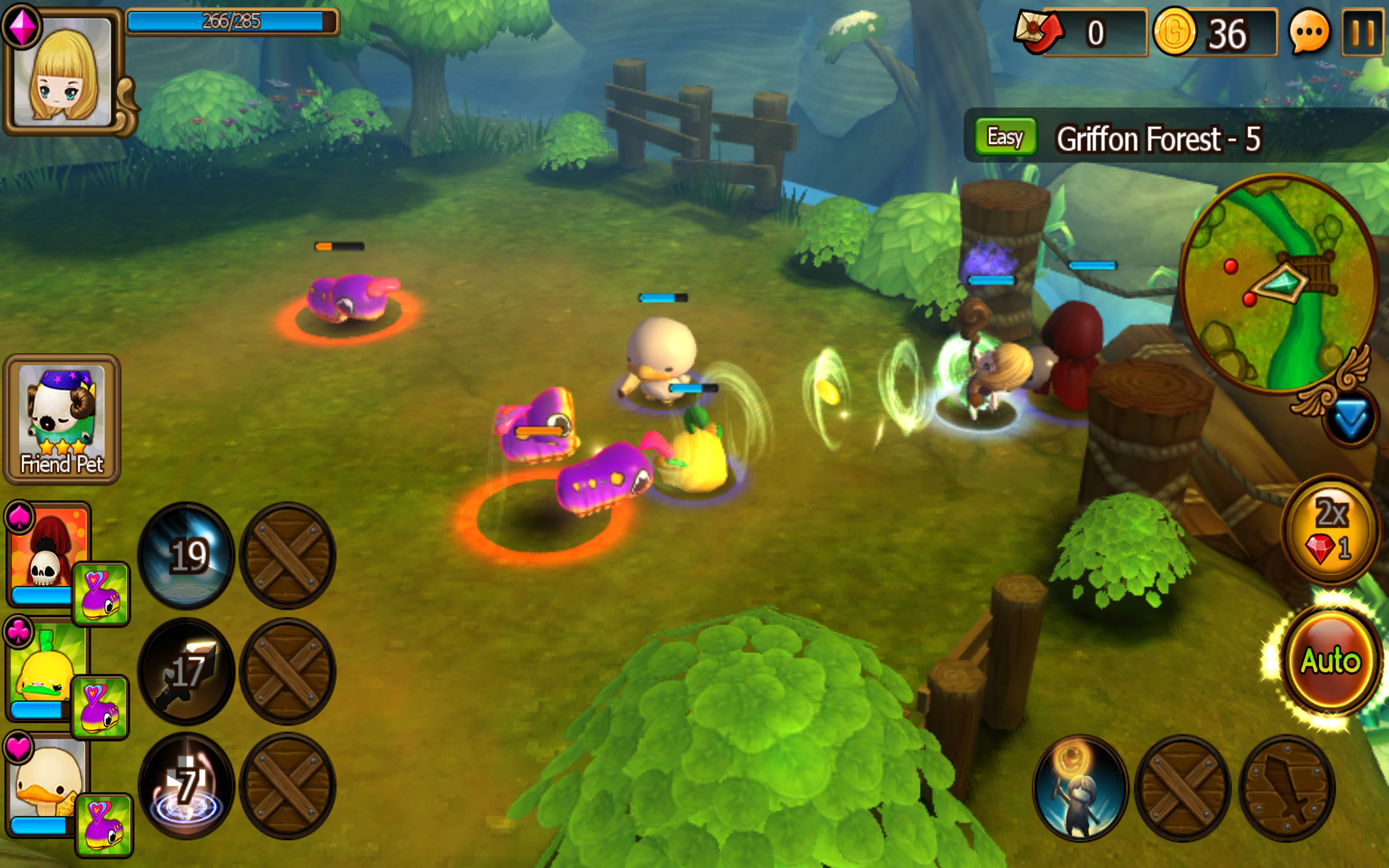Pause the game with the pause button

[x=1362, y=33]
